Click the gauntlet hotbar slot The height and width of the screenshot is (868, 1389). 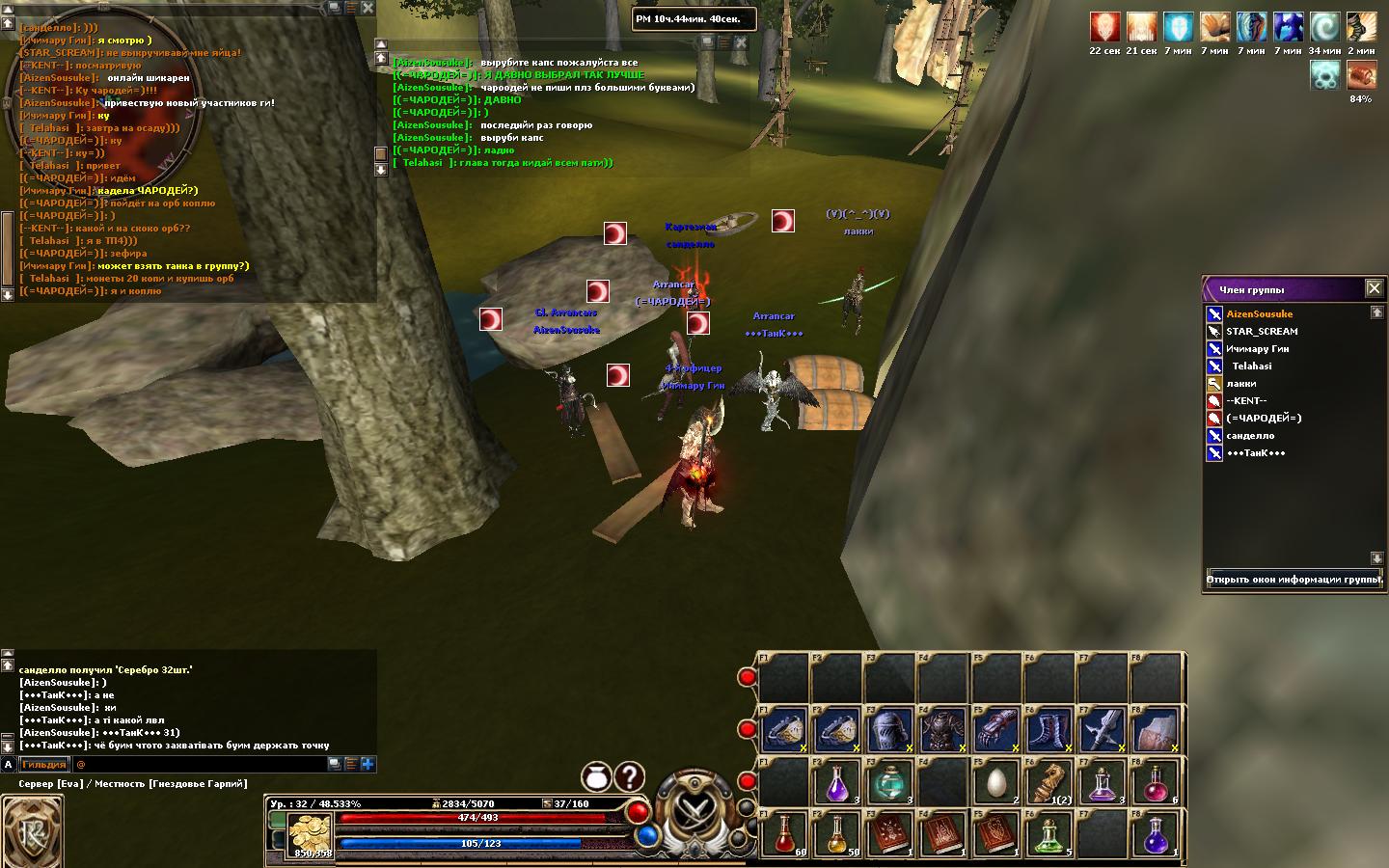coord(996,731)
